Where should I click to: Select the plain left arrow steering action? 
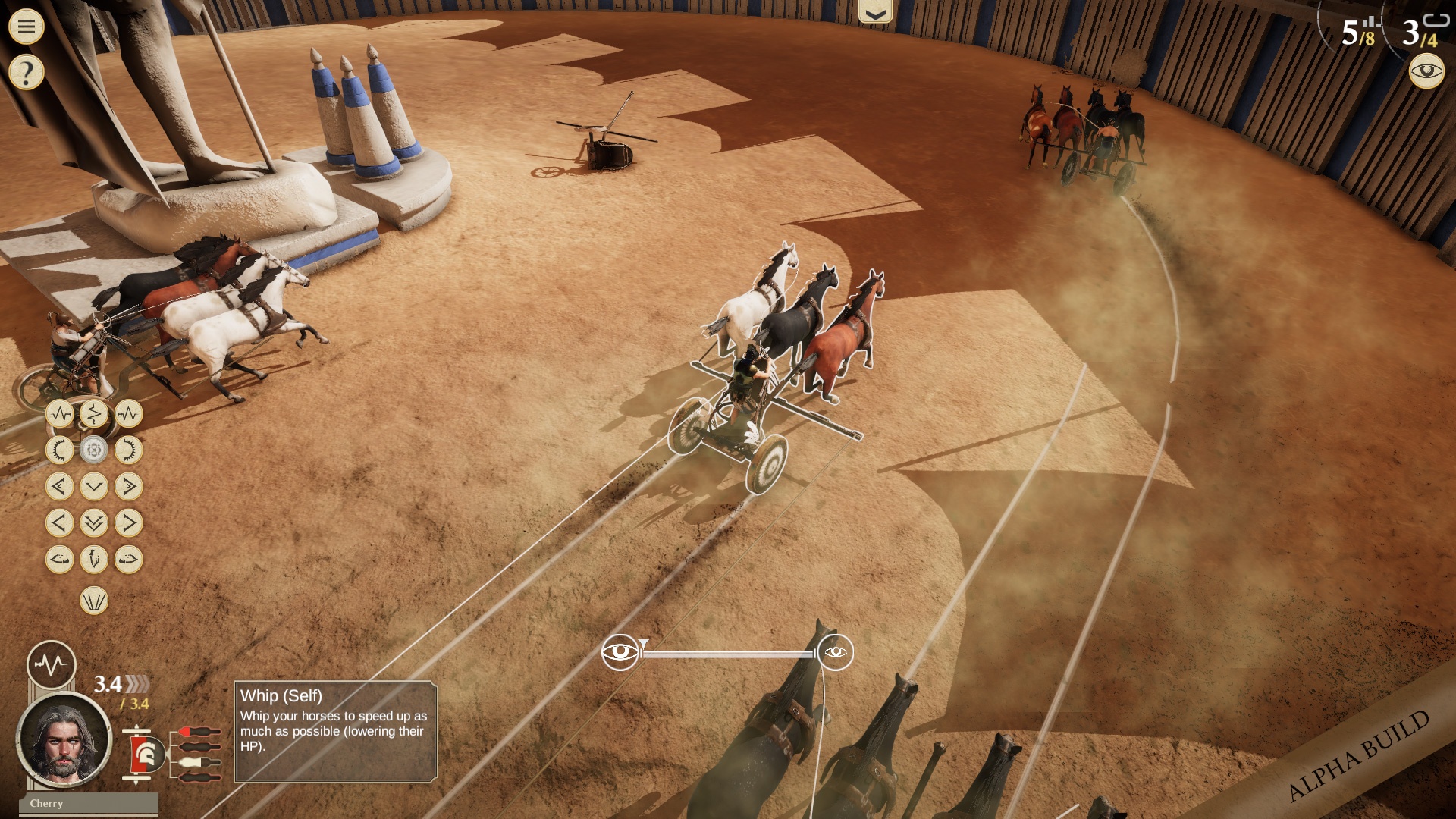click(60, 522)
